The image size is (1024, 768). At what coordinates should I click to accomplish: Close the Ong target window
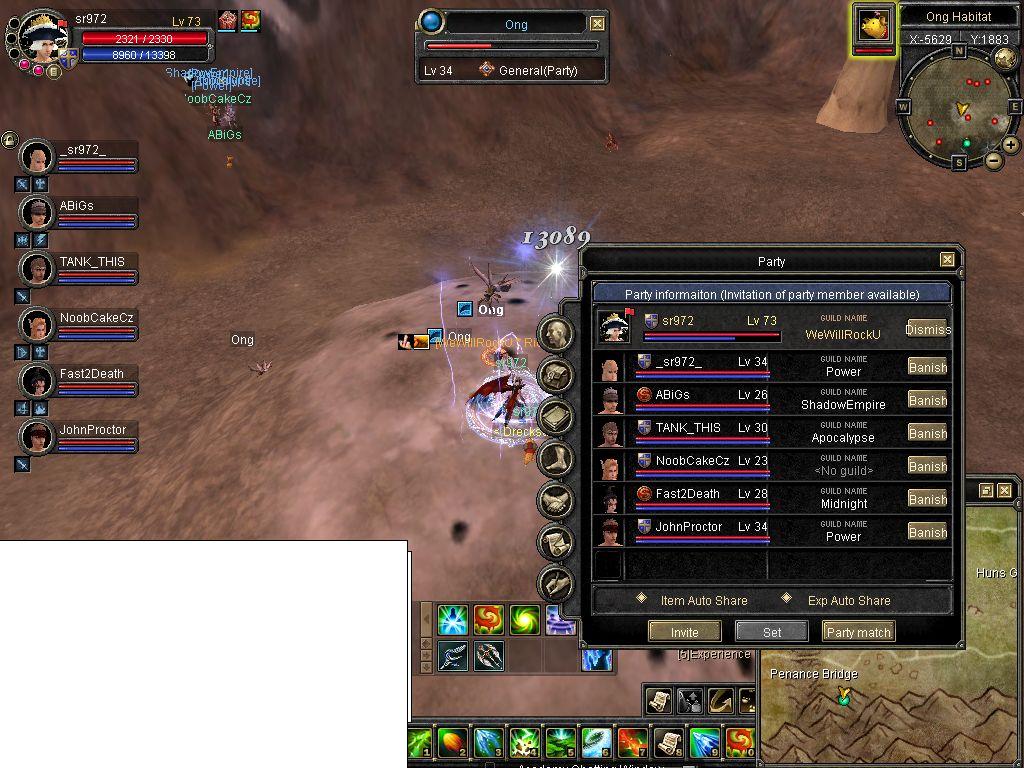click(x=597, y=23)
